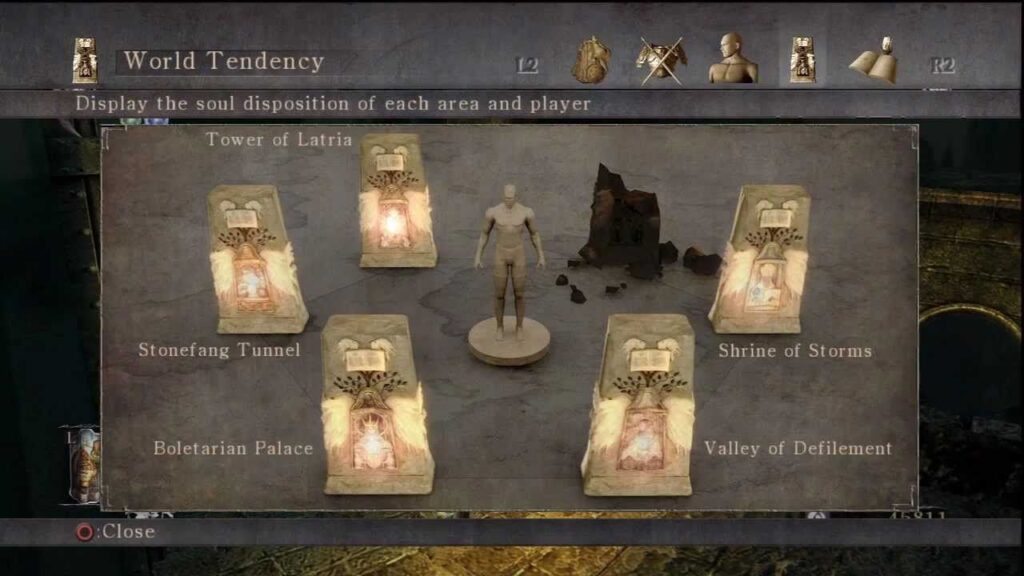Switch to the open book and candle tab

click(872, 60)
